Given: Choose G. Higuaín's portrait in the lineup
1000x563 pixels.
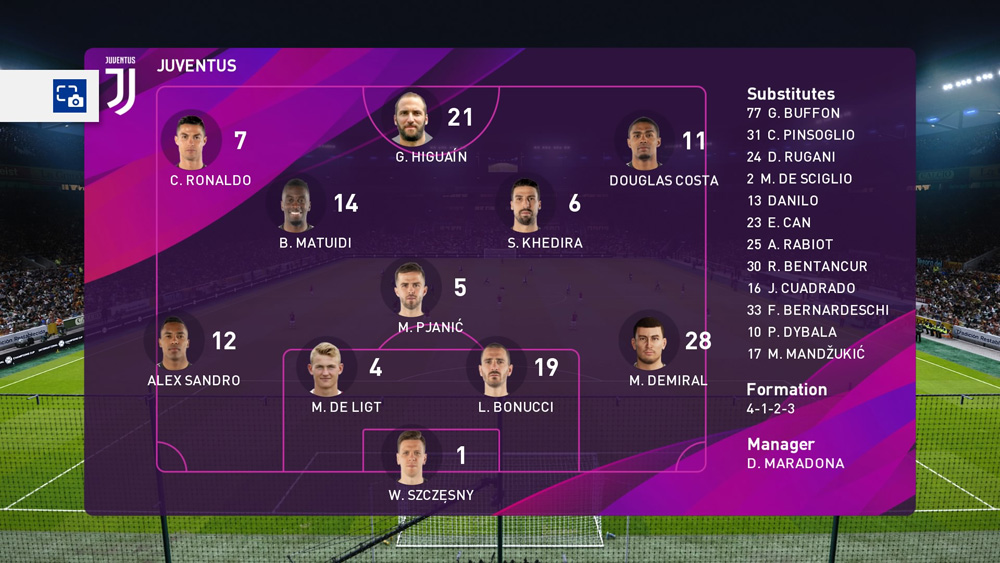Looking at the screenshot, I should tap(411, 118).
